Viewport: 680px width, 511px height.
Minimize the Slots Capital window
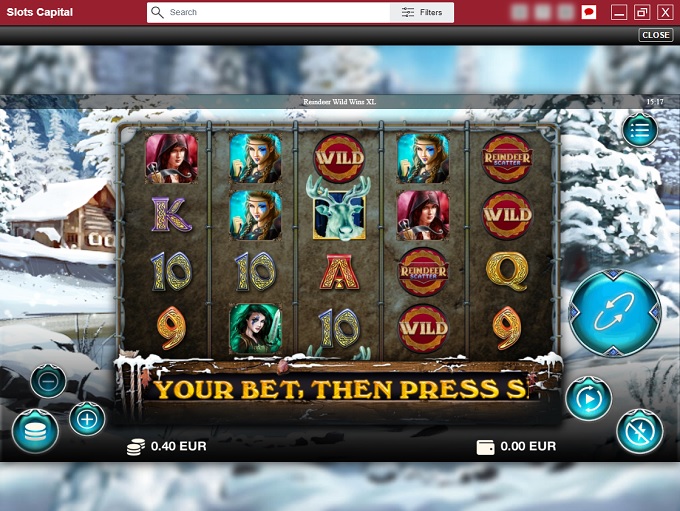coord(619,12)
